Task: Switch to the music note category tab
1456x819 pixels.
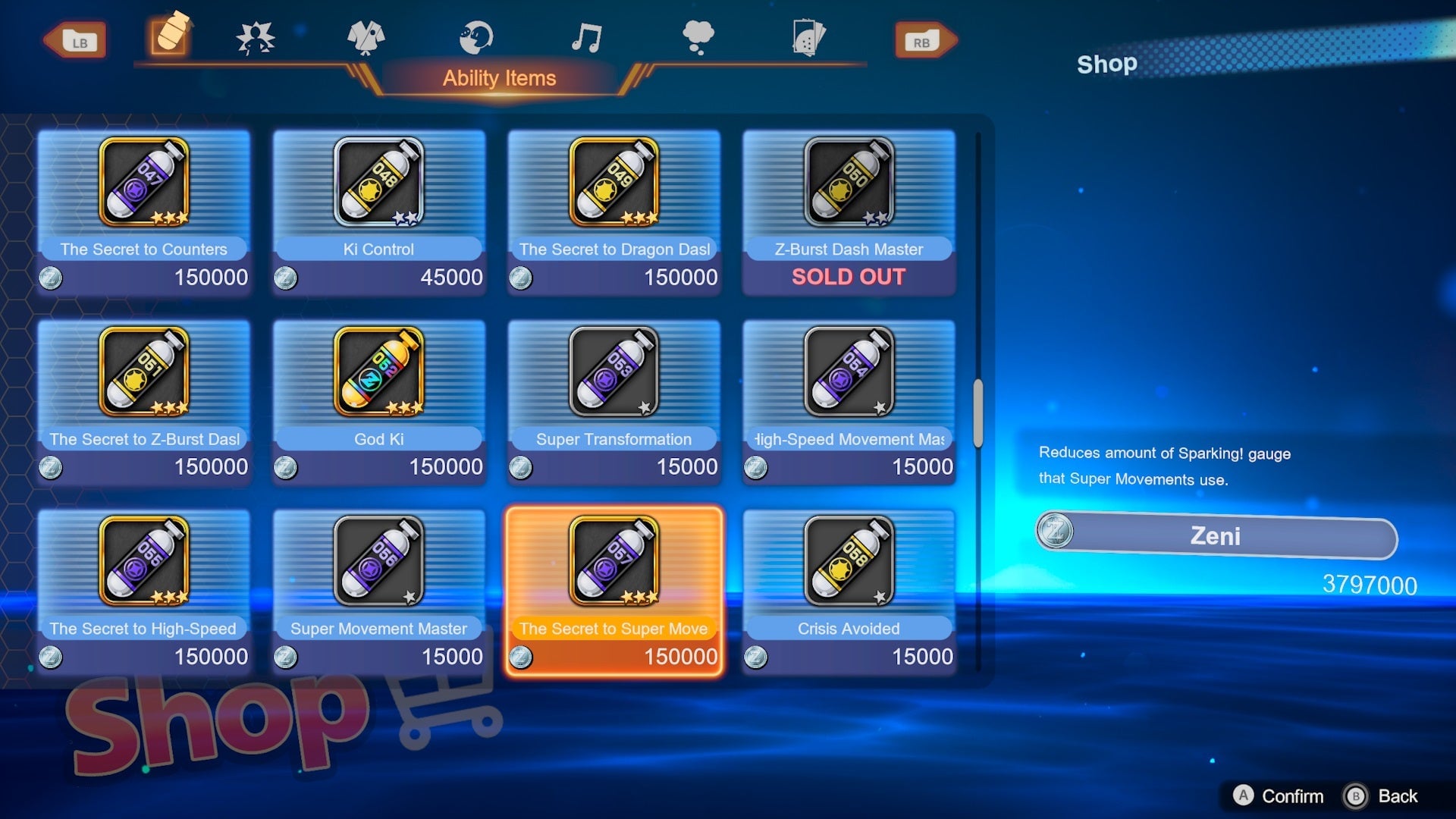Action: [587, 38]
